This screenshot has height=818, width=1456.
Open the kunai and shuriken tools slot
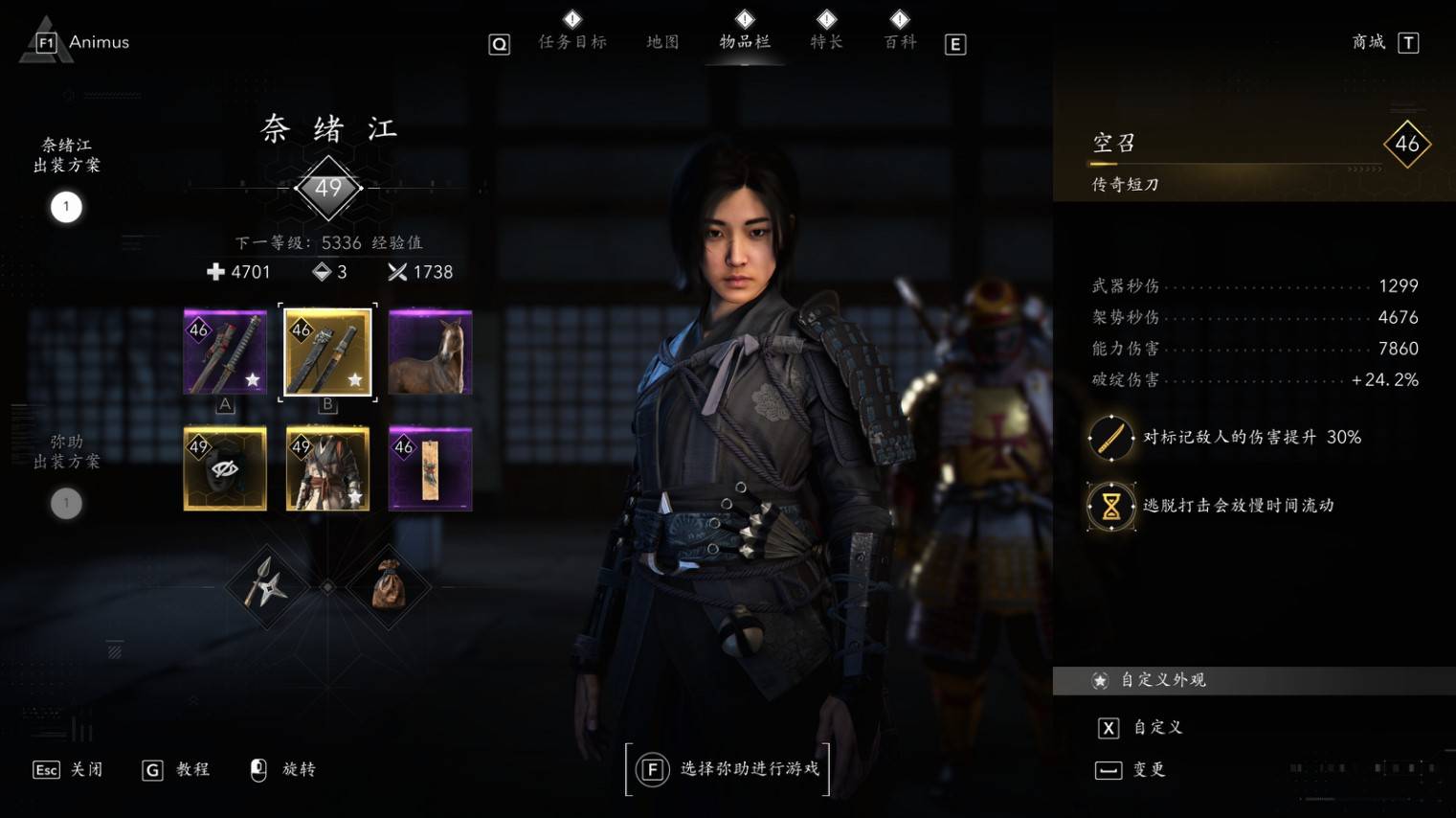265,585
